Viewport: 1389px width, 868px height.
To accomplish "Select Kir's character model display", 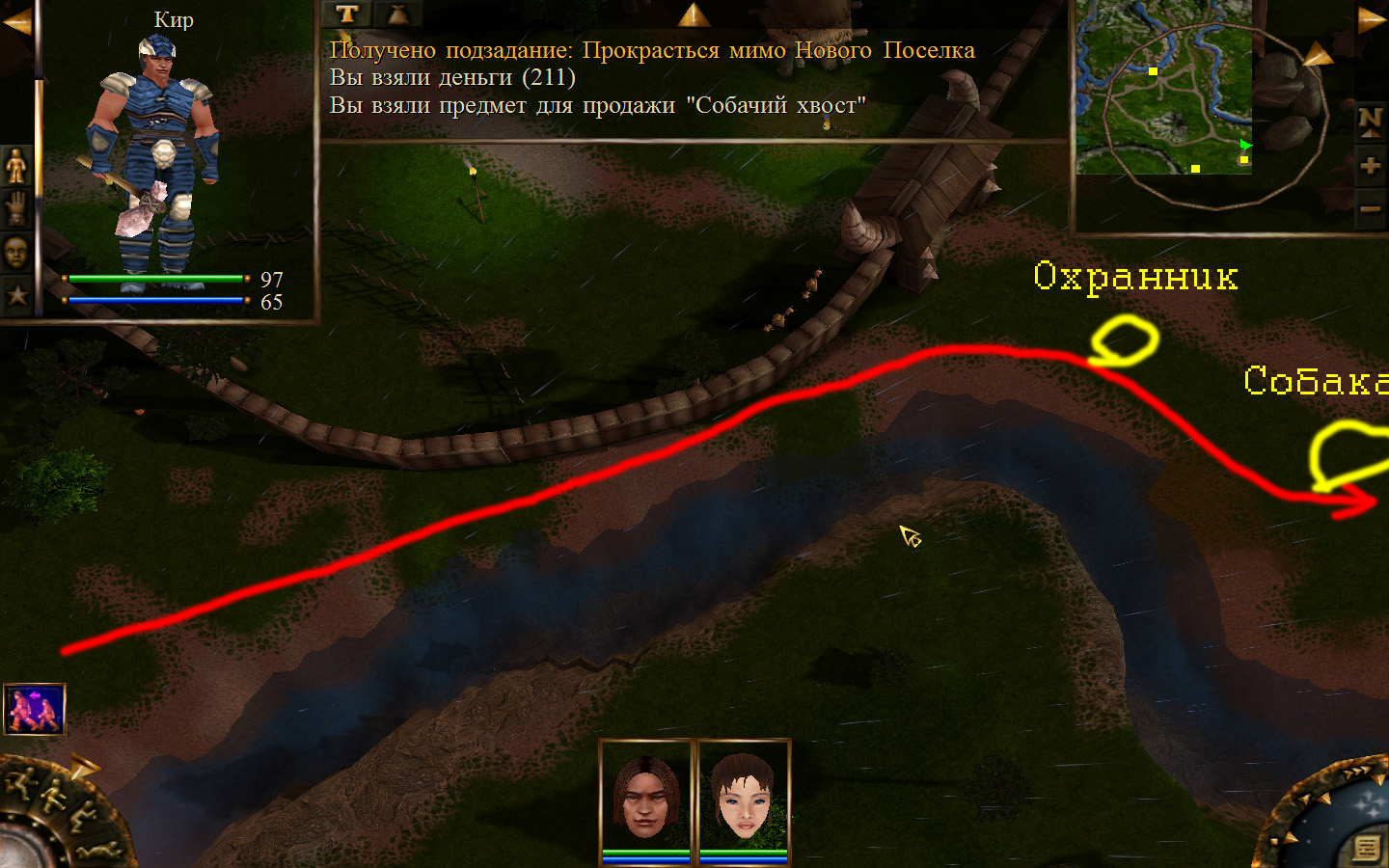I will (x=154, y=159).
